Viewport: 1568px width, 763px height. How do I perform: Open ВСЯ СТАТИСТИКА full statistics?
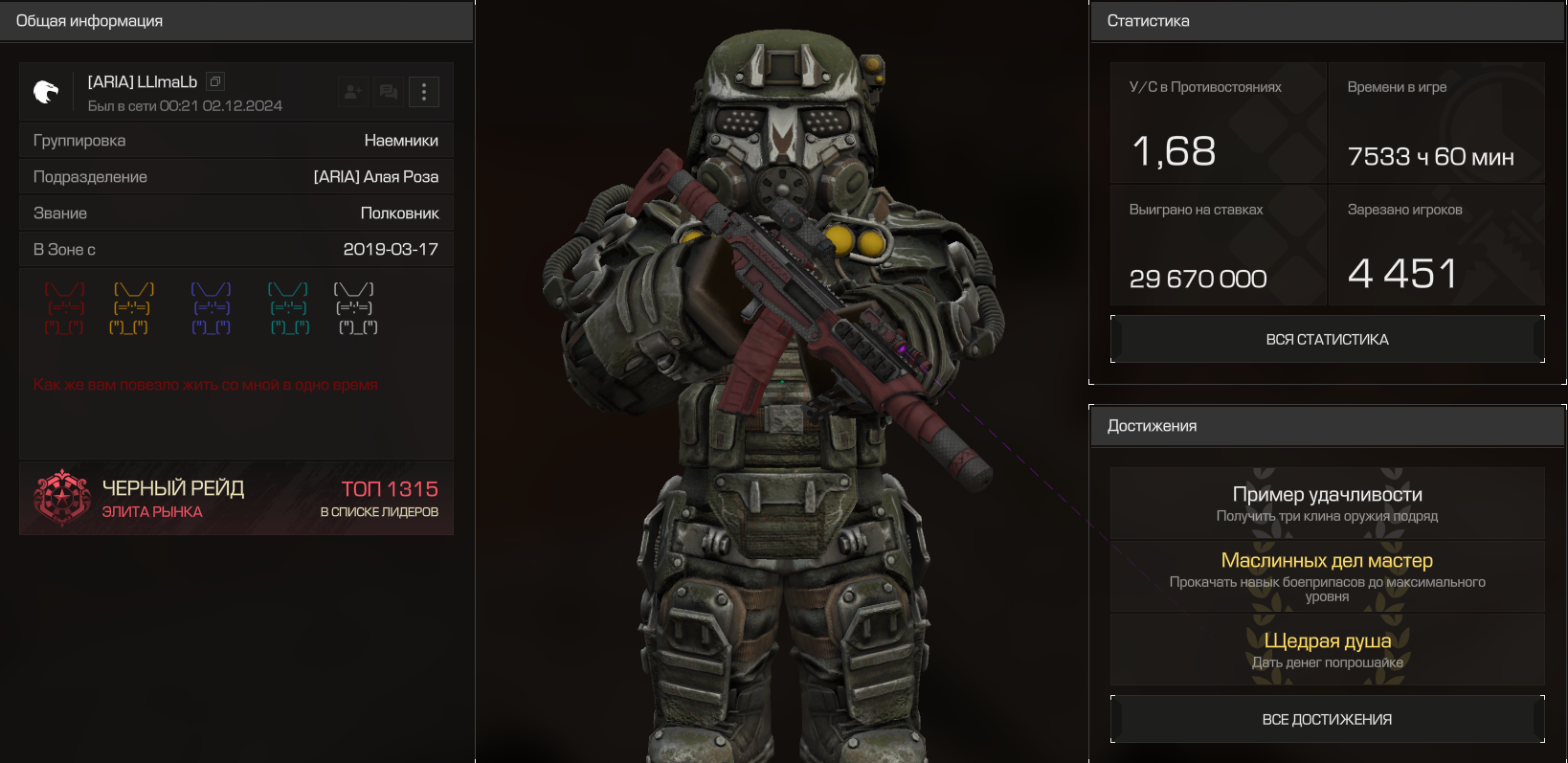(1327, 340)
